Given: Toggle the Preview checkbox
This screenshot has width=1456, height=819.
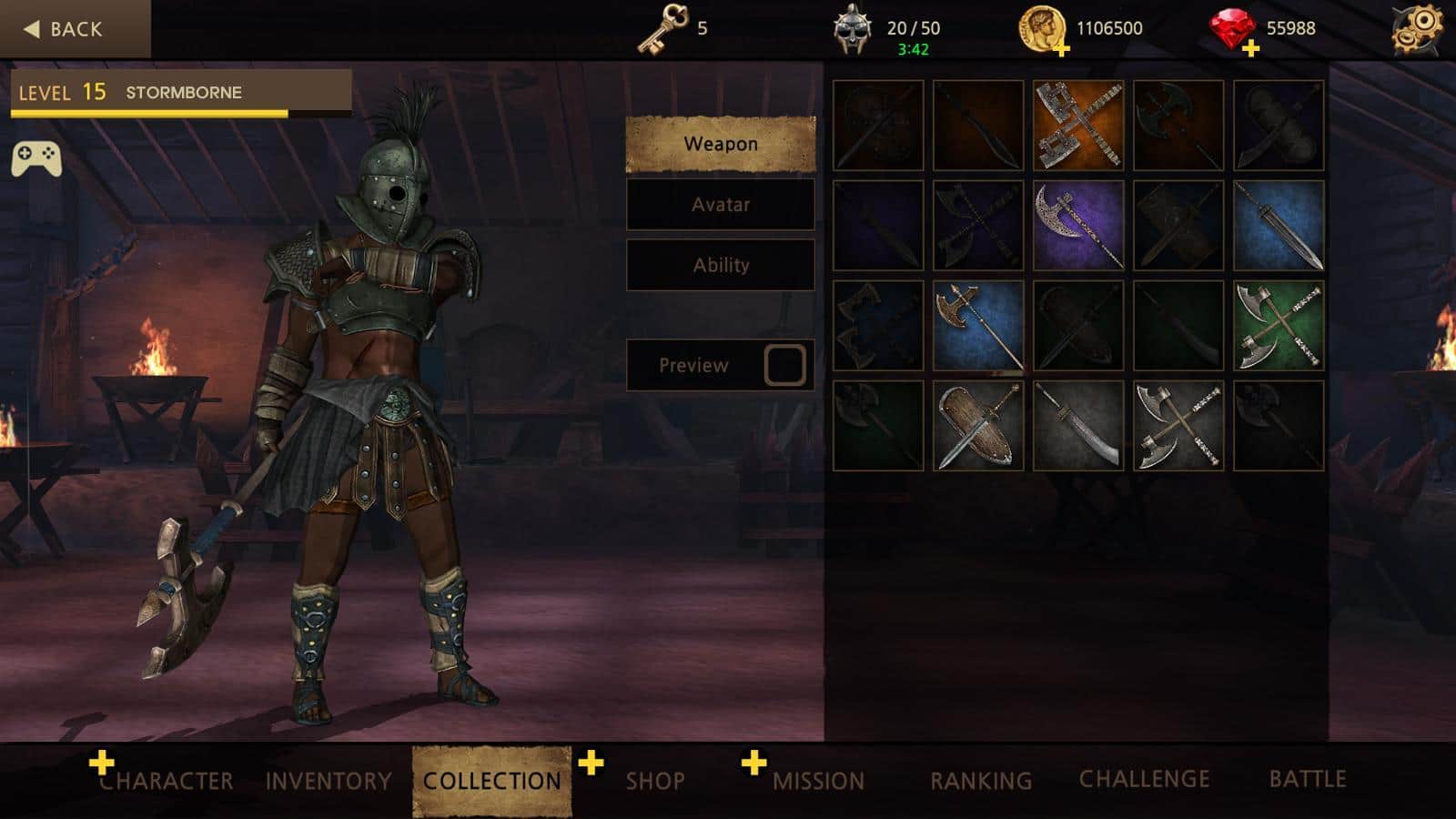Looking at the screenshot, I should click(784, 365).
